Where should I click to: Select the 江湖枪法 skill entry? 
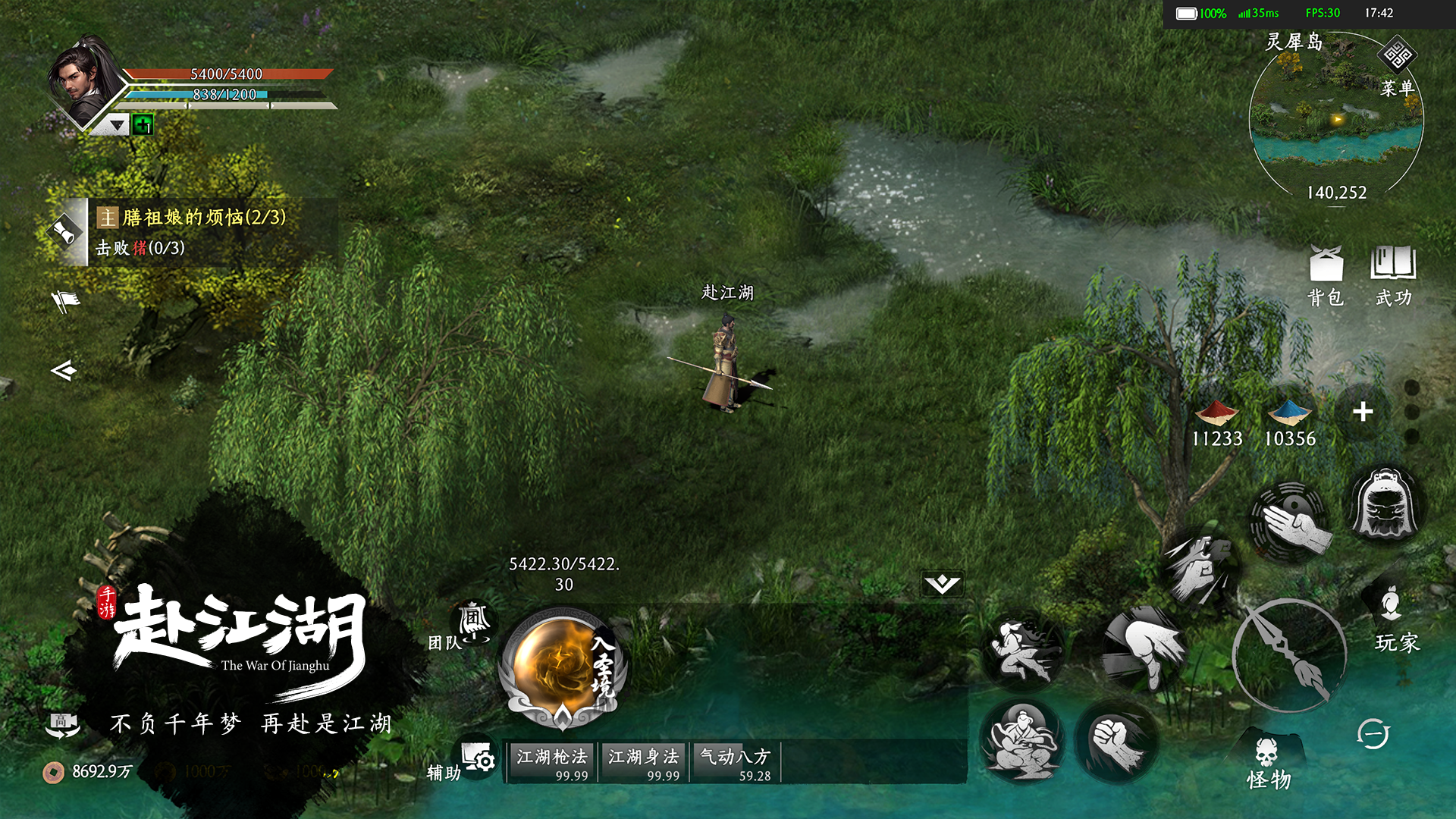(553, 762)
